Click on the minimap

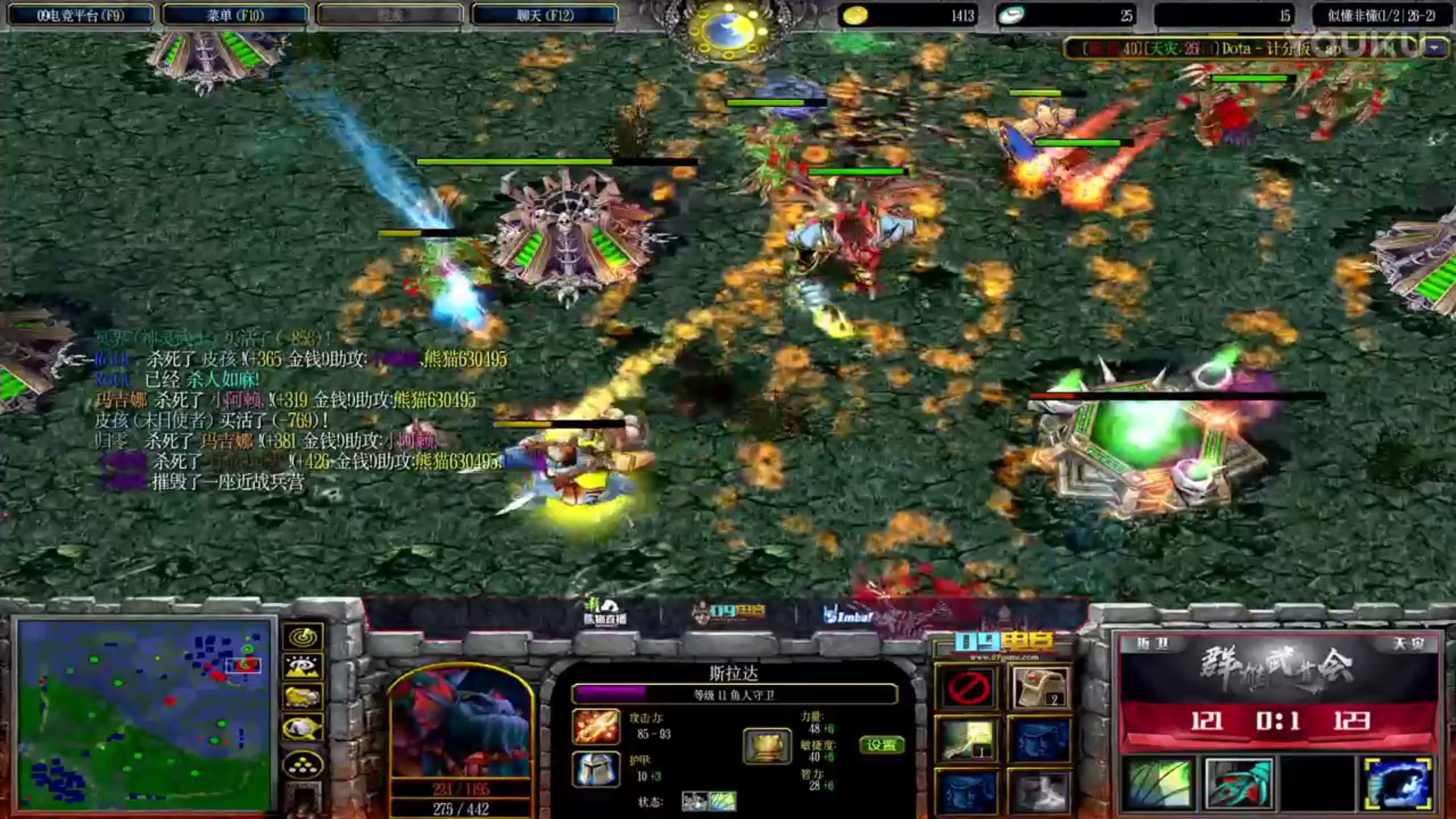pyautogui.click(x=144, y=714)
